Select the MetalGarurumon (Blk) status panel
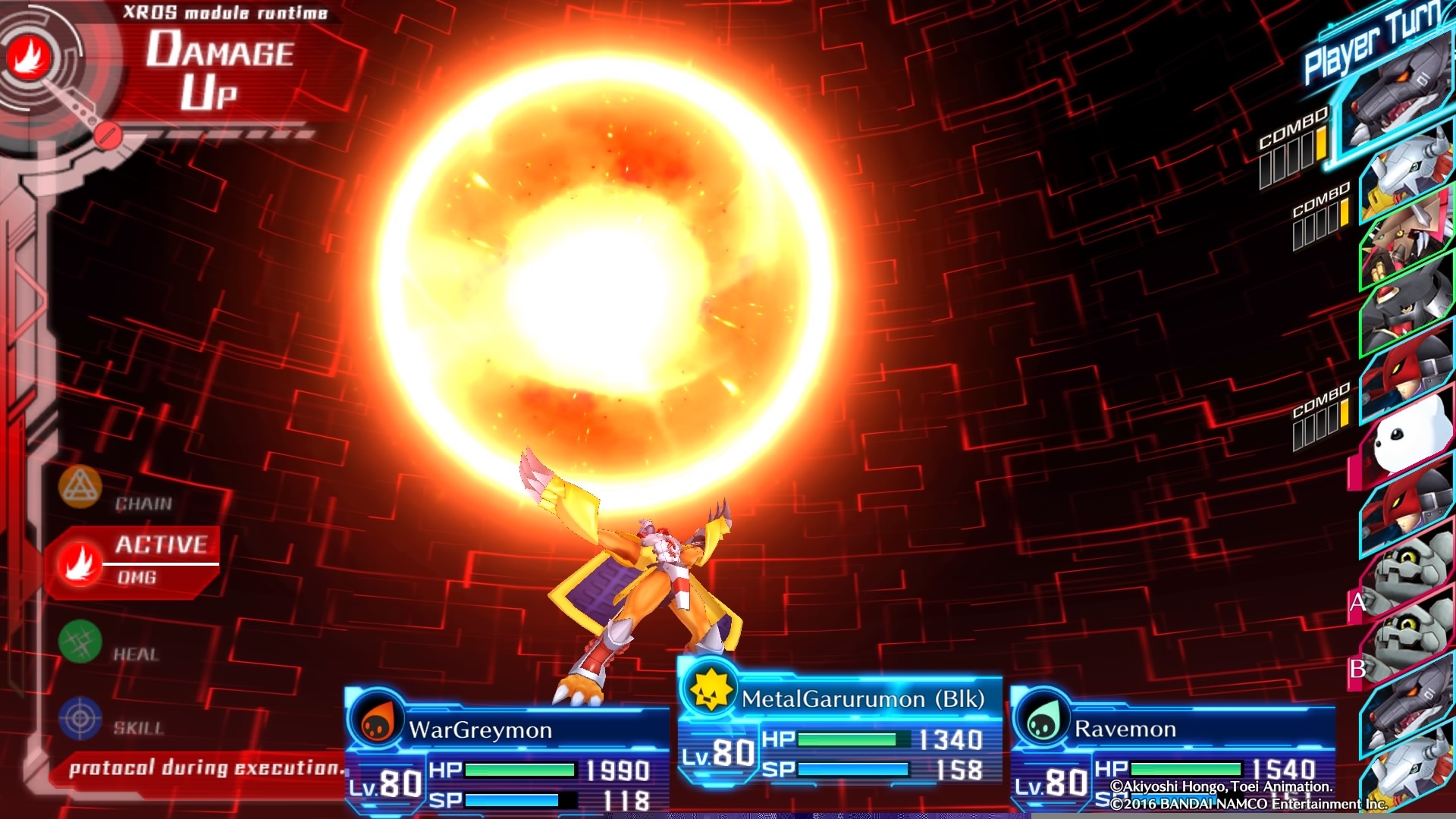The width and height of the screenshot is (1456, 819). (840, 732)
